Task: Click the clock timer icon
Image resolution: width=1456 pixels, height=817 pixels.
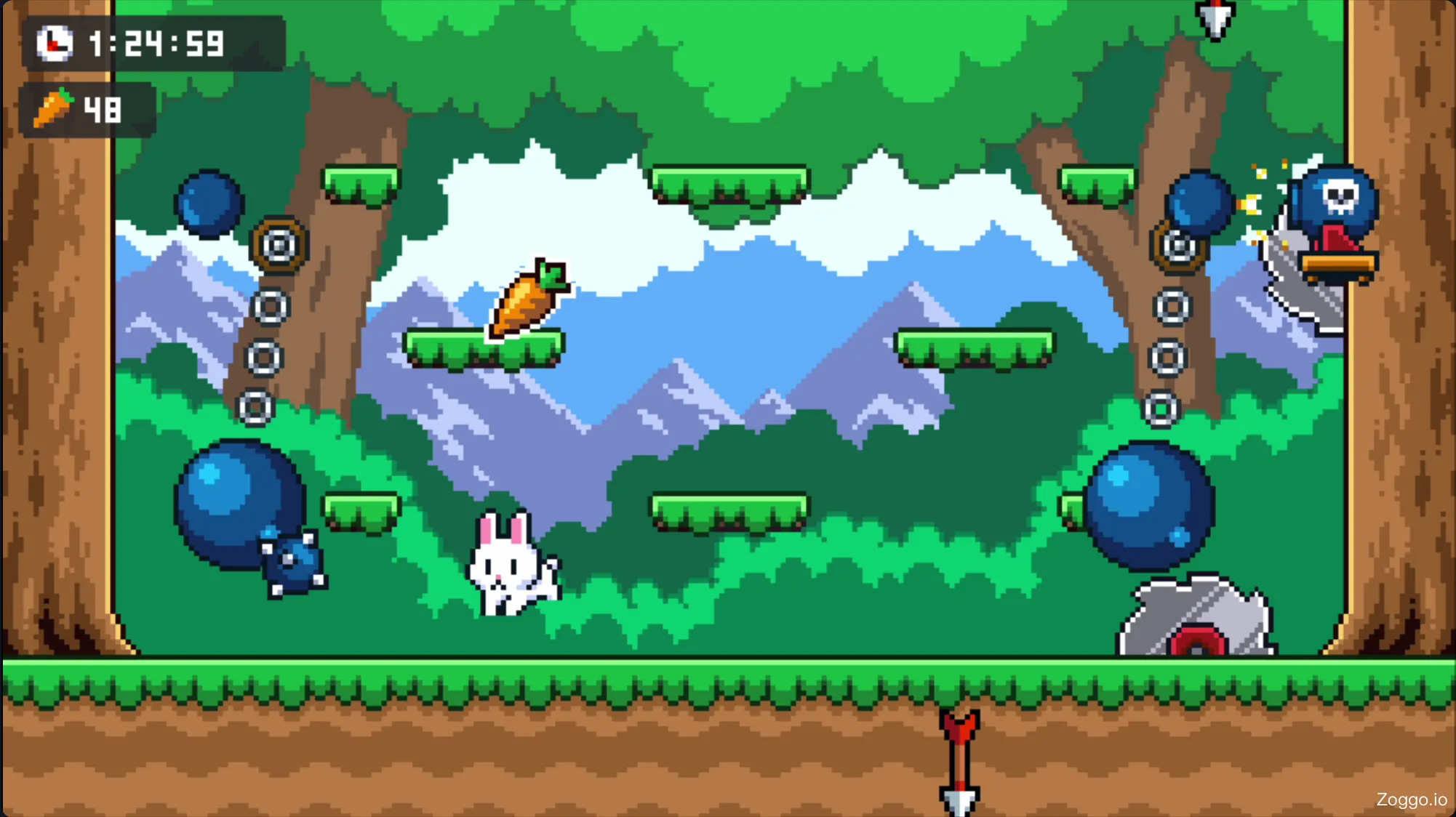Action: point(54,44)
